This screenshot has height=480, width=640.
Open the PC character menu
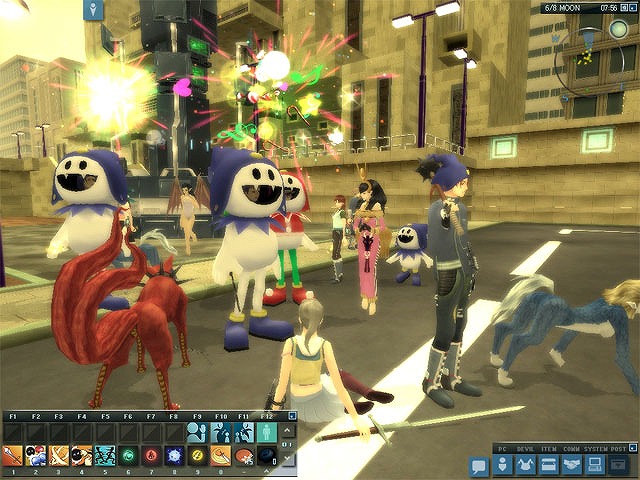[503, 463]
